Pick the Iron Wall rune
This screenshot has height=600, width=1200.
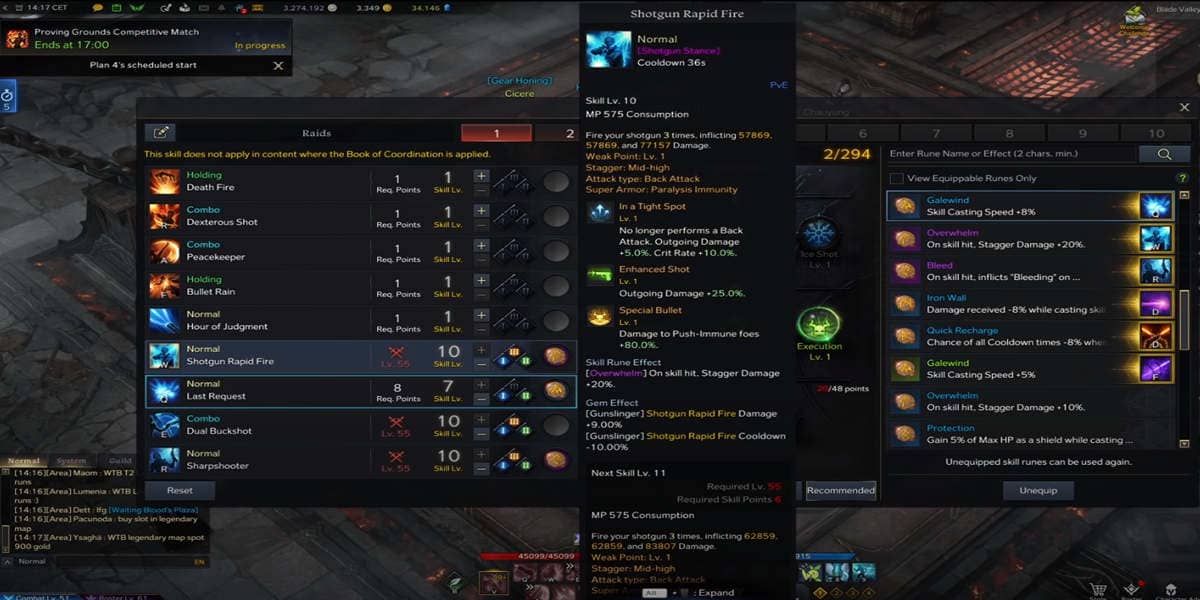1010,304
